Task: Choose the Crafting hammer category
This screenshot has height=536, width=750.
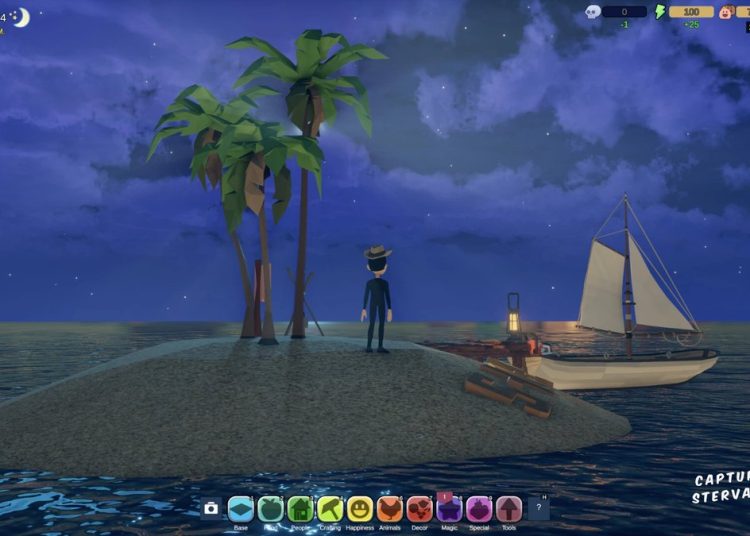Action: pos(330,509)
